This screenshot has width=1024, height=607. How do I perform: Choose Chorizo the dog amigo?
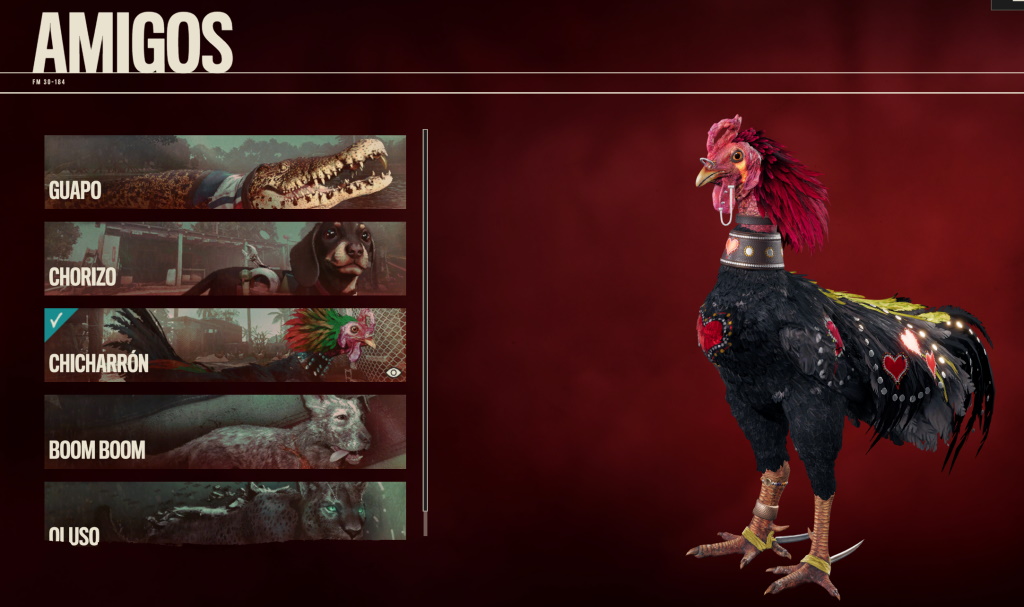pos(225,258)
